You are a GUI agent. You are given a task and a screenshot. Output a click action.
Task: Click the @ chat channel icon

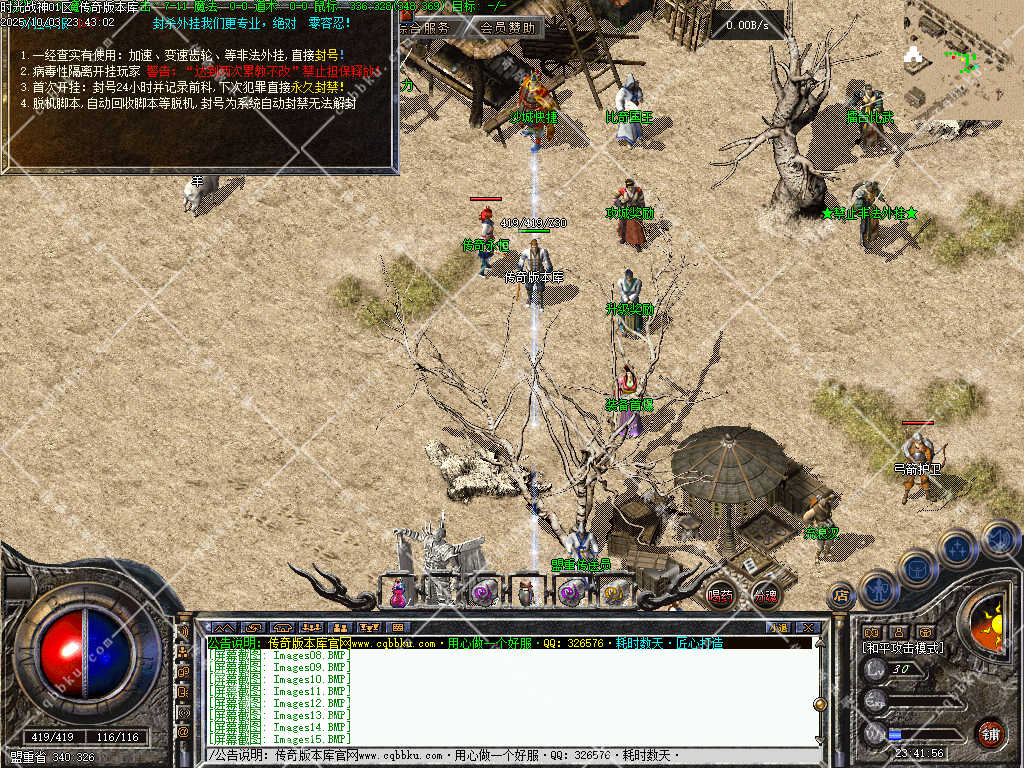[x=183, y=732]
